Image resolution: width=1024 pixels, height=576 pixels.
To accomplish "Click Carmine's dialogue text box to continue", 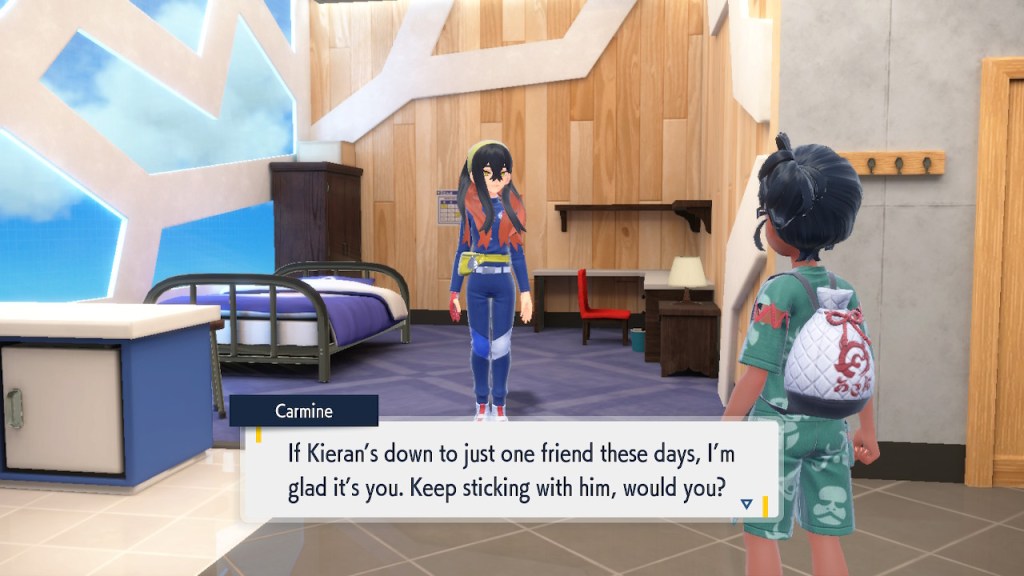I will pyautogui.click(x=500, y=472).
